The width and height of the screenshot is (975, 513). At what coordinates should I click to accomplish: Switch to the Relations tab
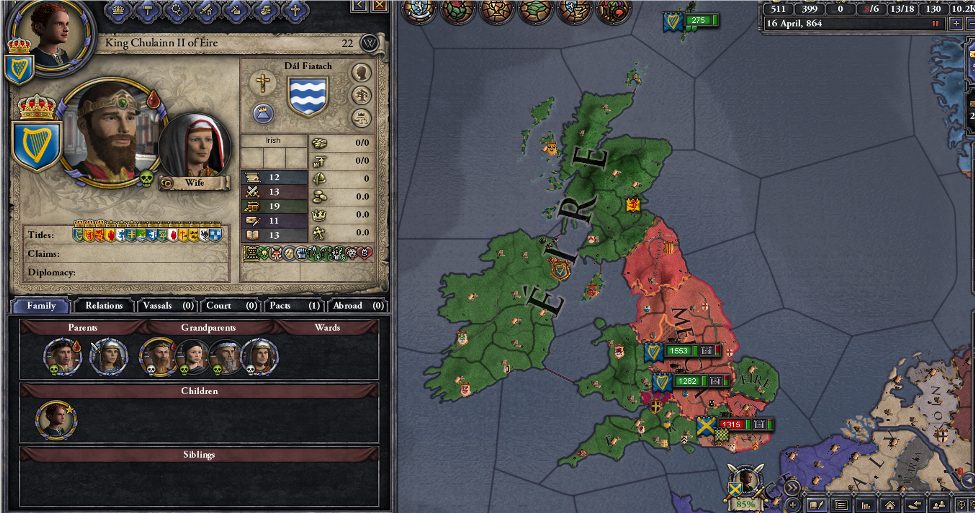(104, 305)
